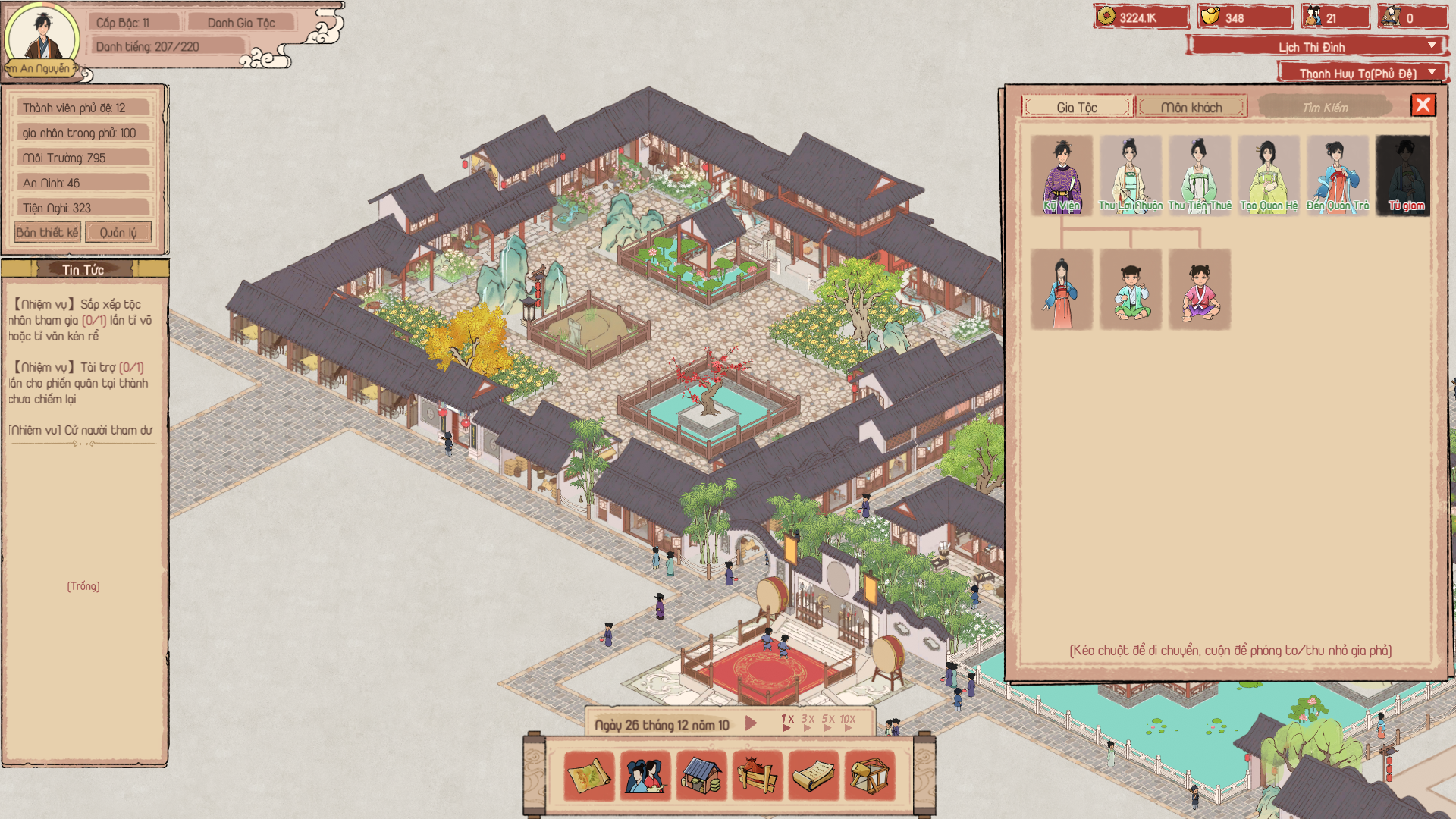Select the darkened Tù giam portrait
The image size is (1456, 819).
pos(1404,175)
